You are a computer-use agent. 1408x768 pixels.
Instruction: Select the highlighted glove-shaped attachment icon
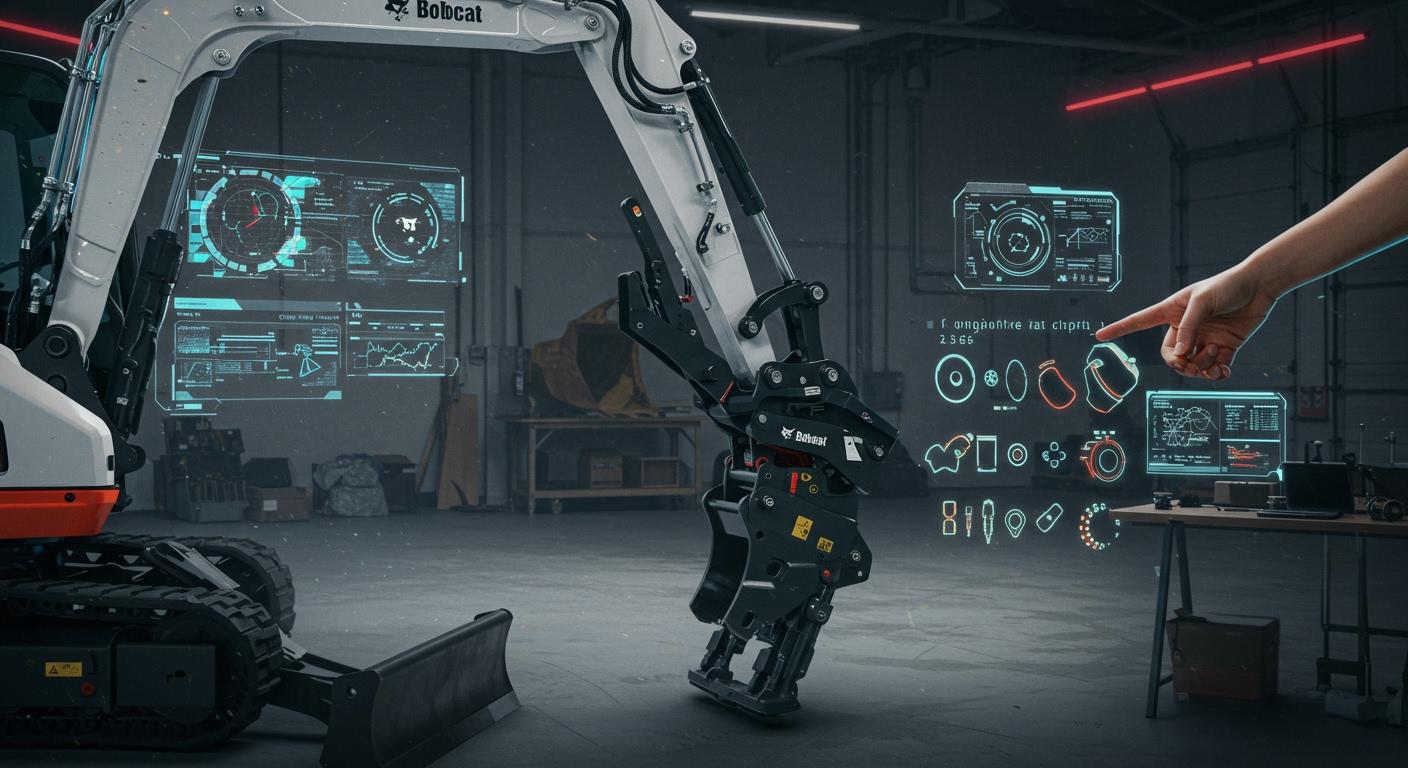[x=1110, y=376]
